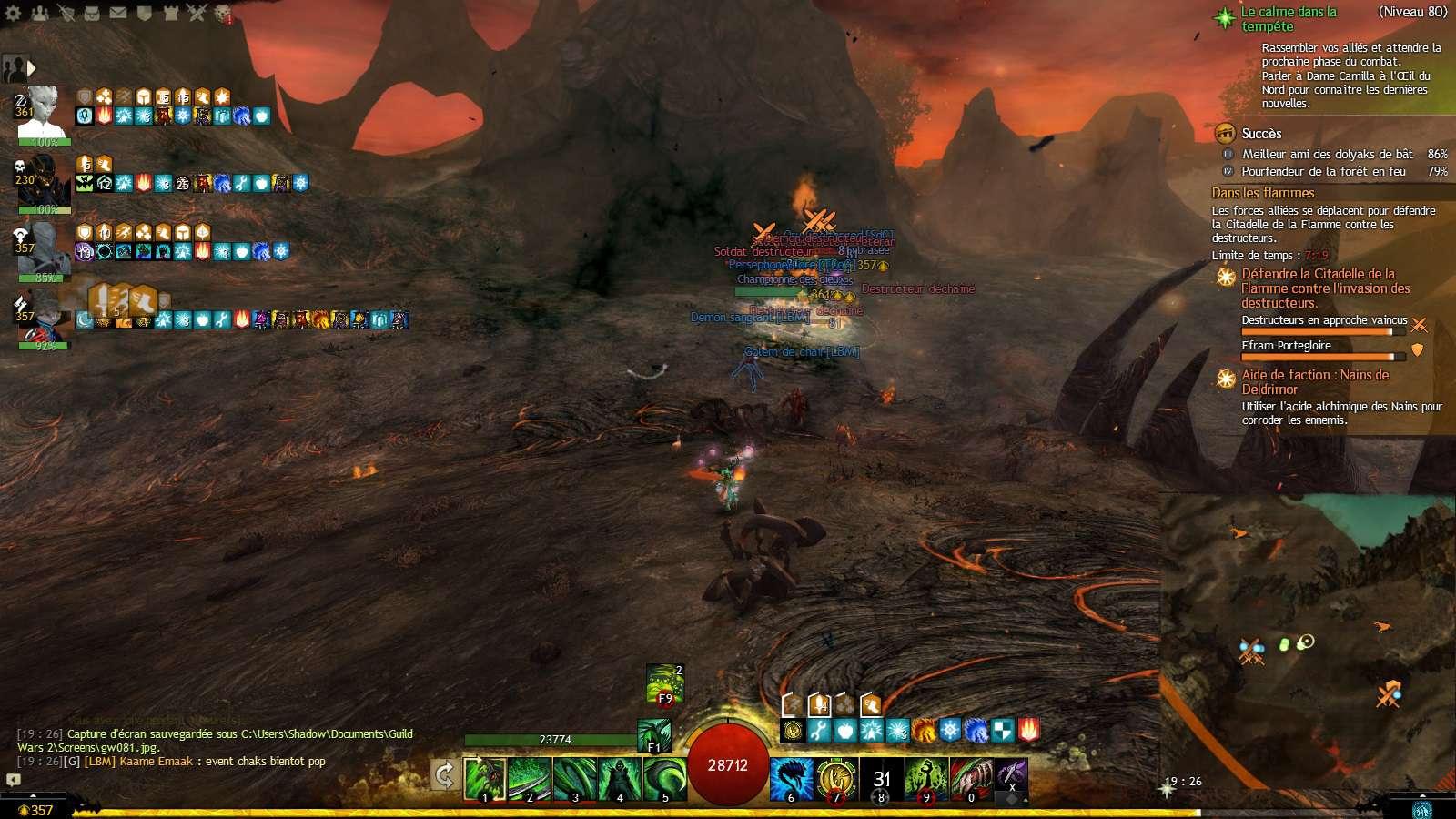1456x819 pixels.
Task: Click the weapon swap arrow button
Action: coord(444,775)
